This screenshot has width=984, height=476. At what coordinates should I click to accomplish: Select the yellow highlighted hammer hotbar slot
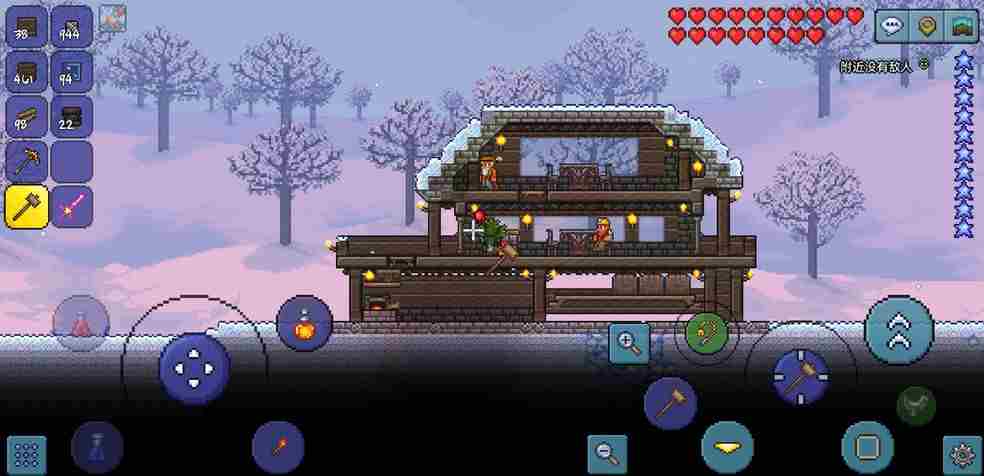pyautogui.click(x=27, y=206)
